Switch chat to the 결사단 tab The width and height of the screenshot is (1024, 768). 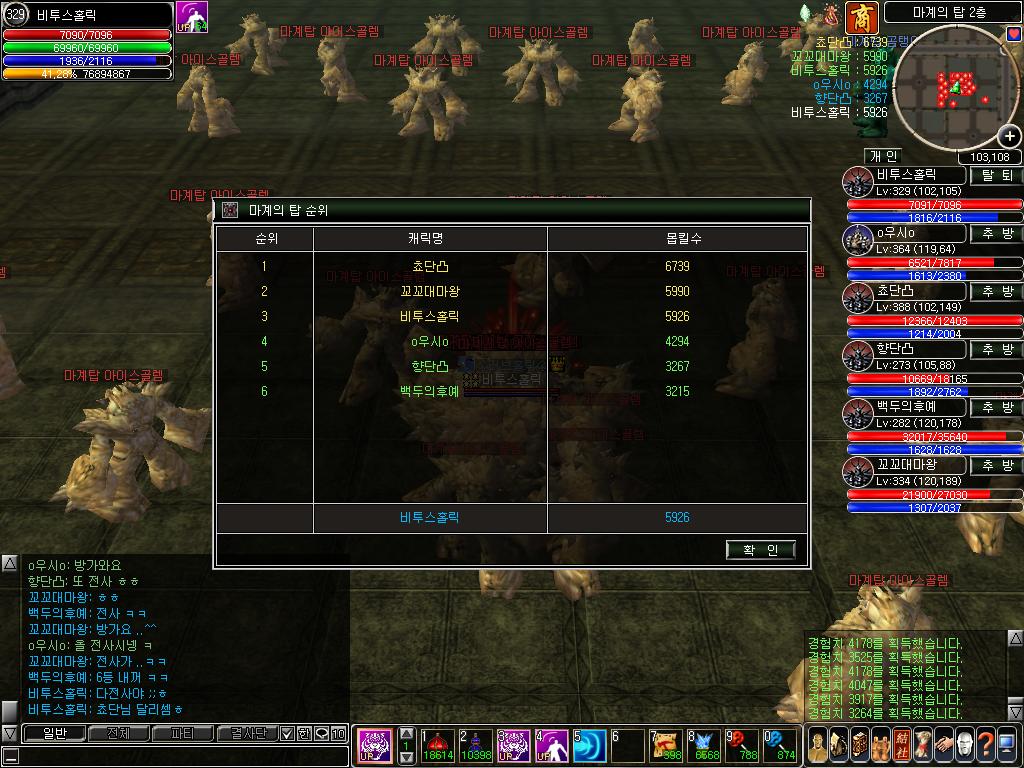pos(247,733)
